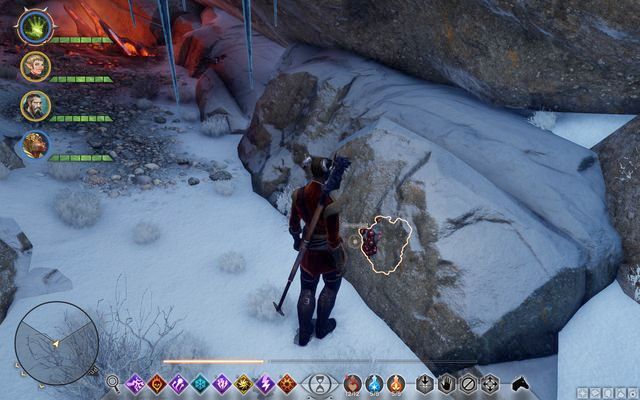Drink the red health potion
Viewport: 640px width, 400px height.
[352, 382]
